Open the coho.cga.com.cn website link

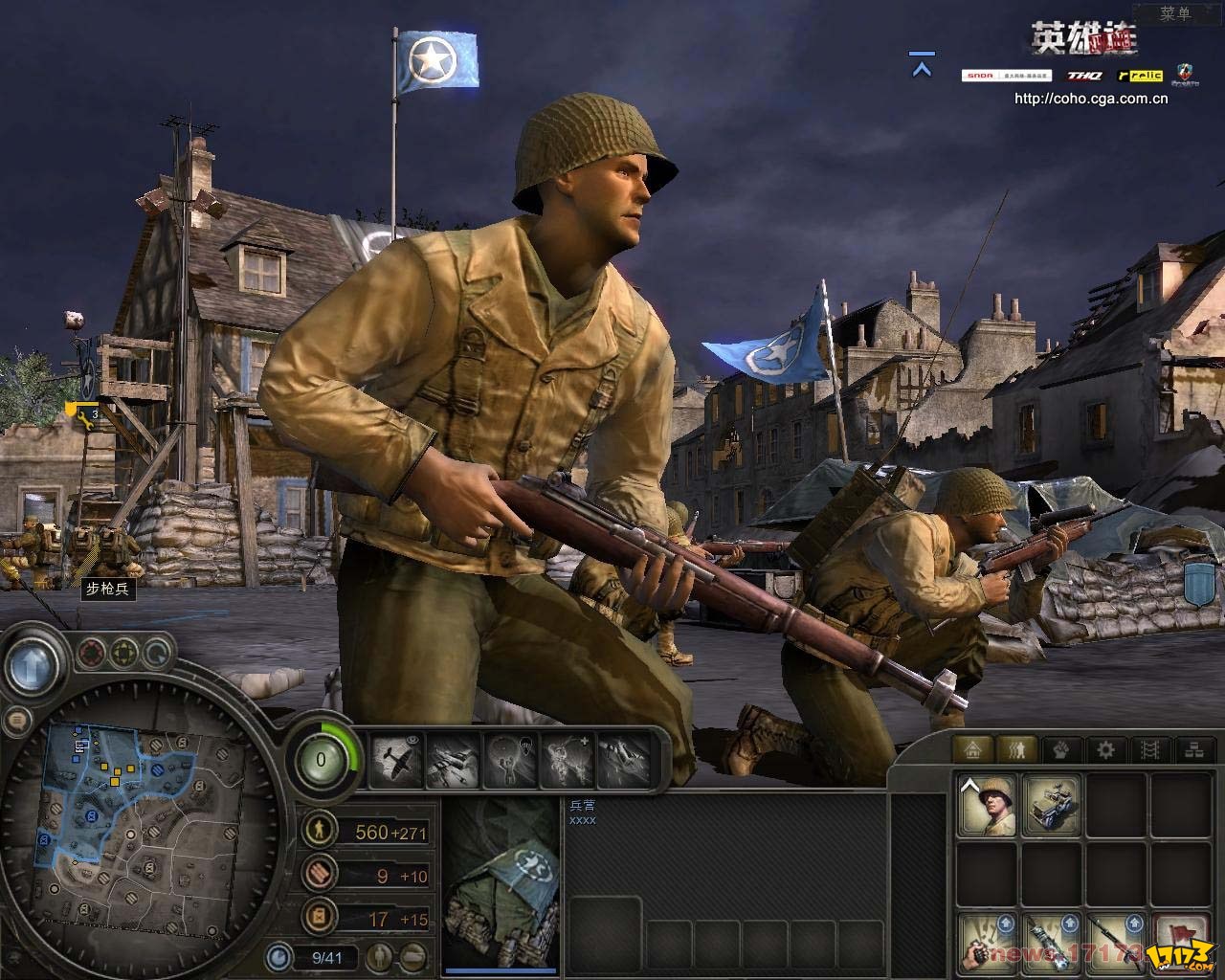[x=1090, y=98]
